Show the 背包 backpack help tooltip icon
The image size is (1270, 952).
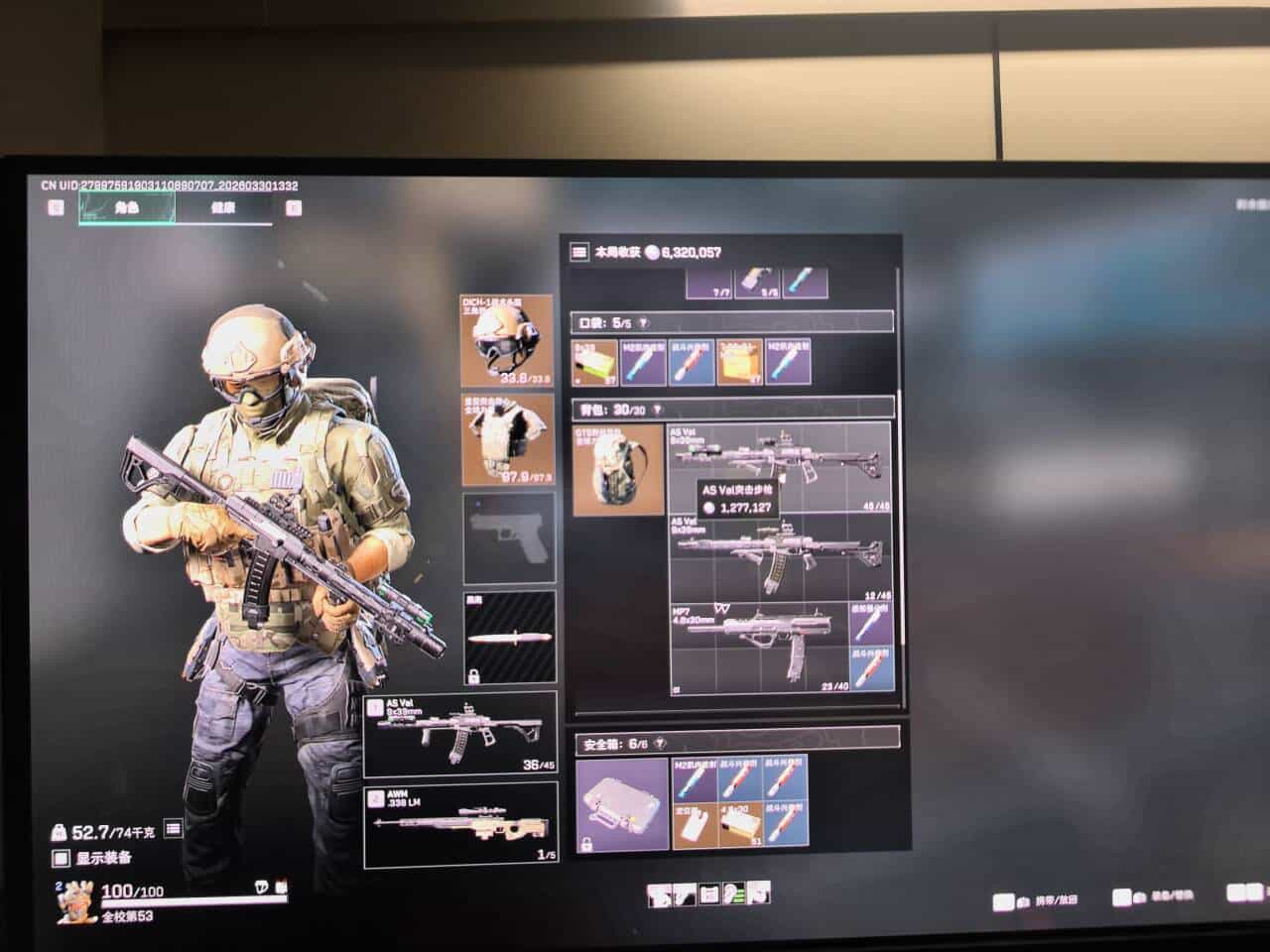656,409
